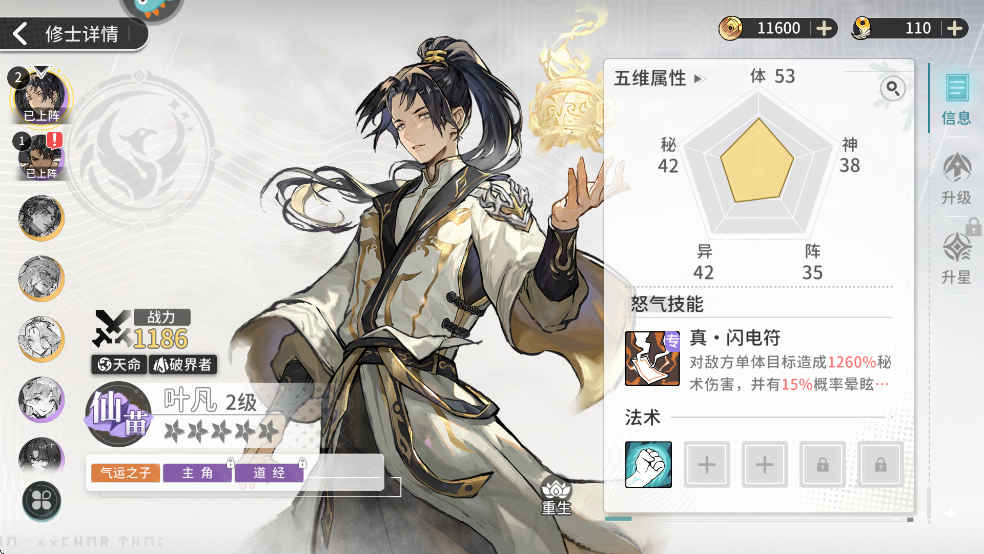Add more gold ingots with plus button
The width and height of the screenshot is (984, 554).
(x=955, y=28)
